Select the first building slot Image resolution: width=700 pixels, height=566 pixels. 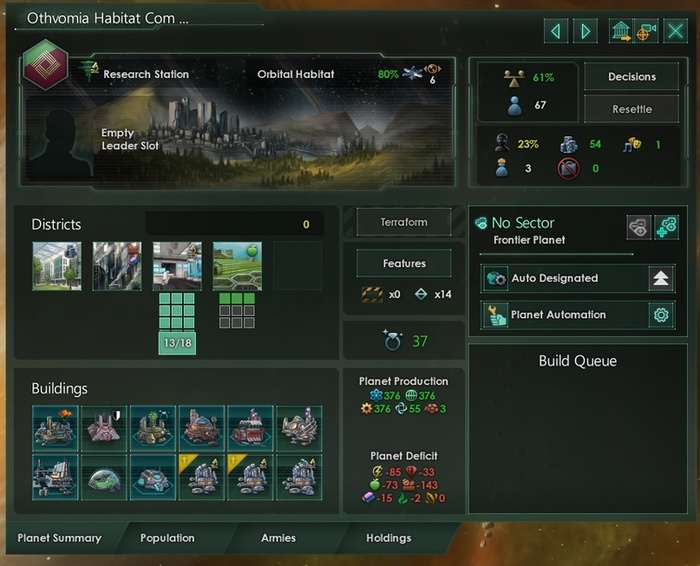pyautogui.click(x=56, y=427)
